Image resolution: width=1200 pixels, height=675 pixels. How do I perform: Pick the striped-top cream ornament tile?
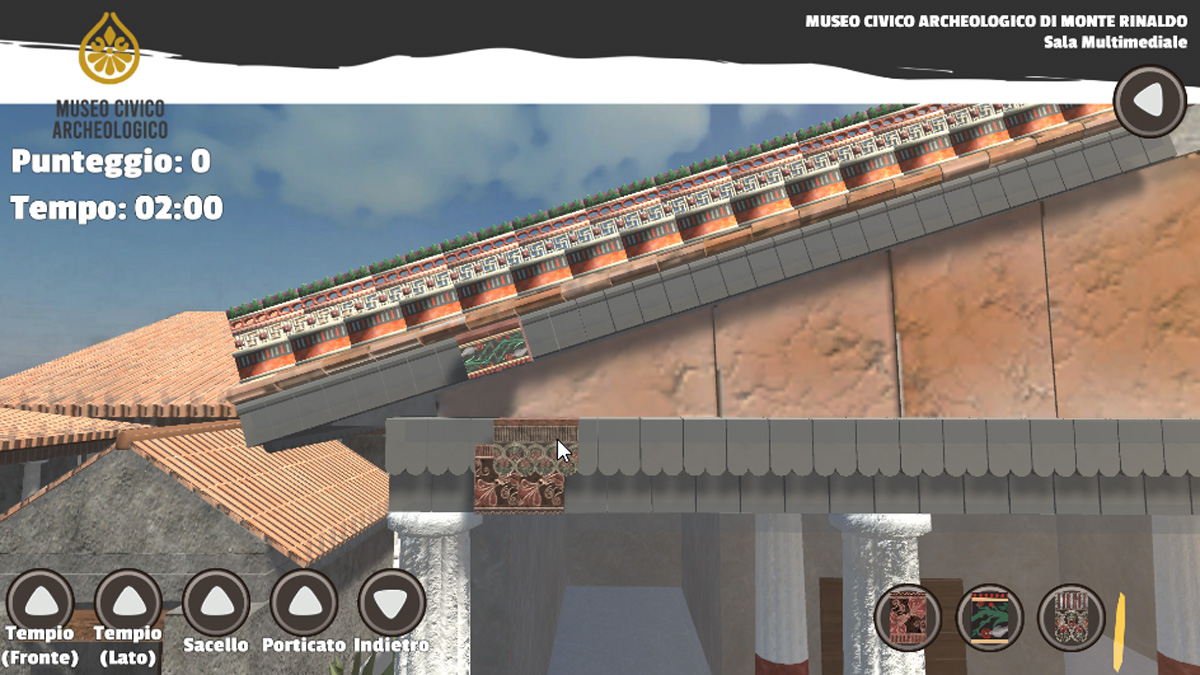click(x=1071, y=617)
